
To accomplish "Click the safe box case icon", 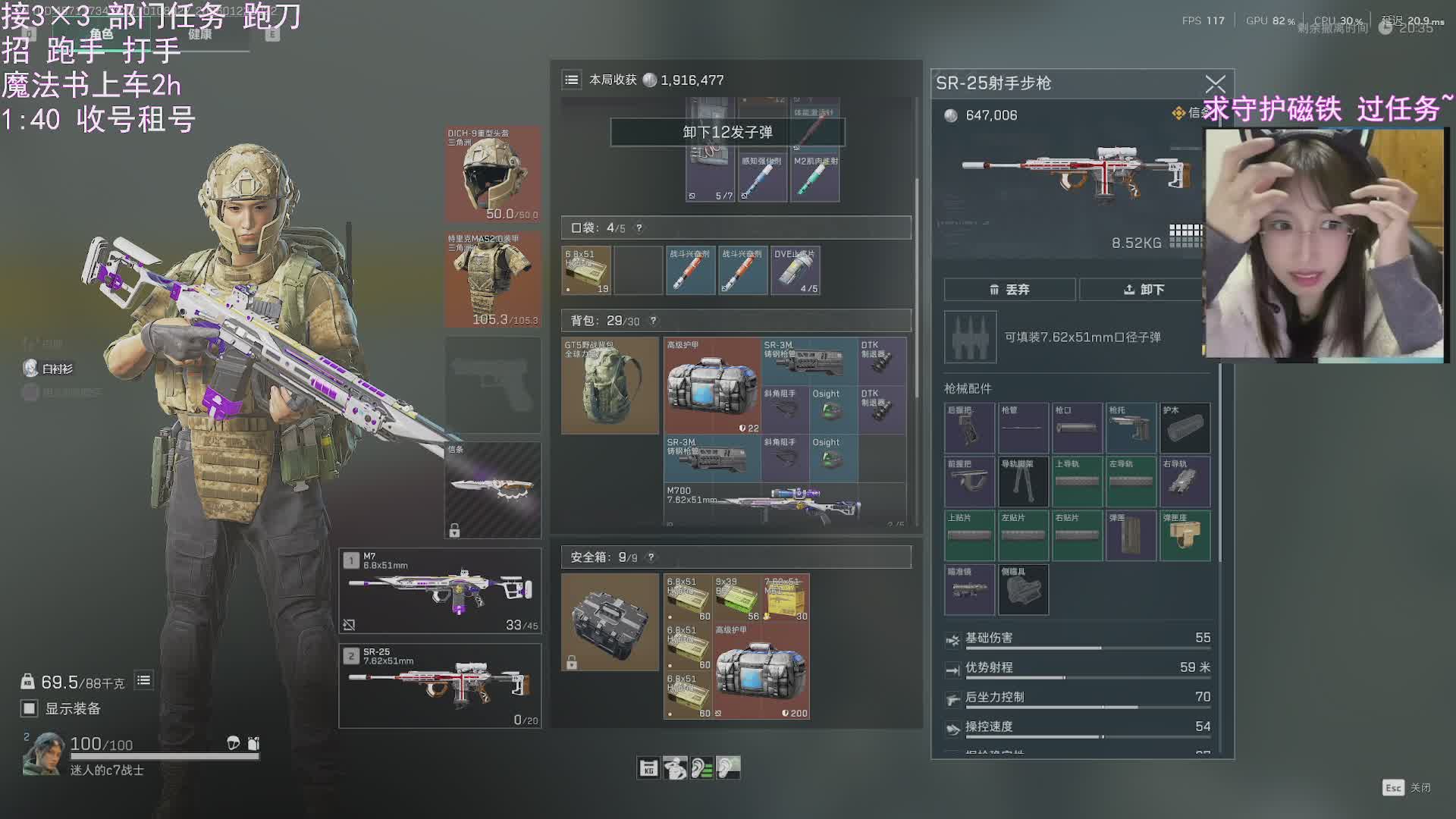I will [610, 622].
